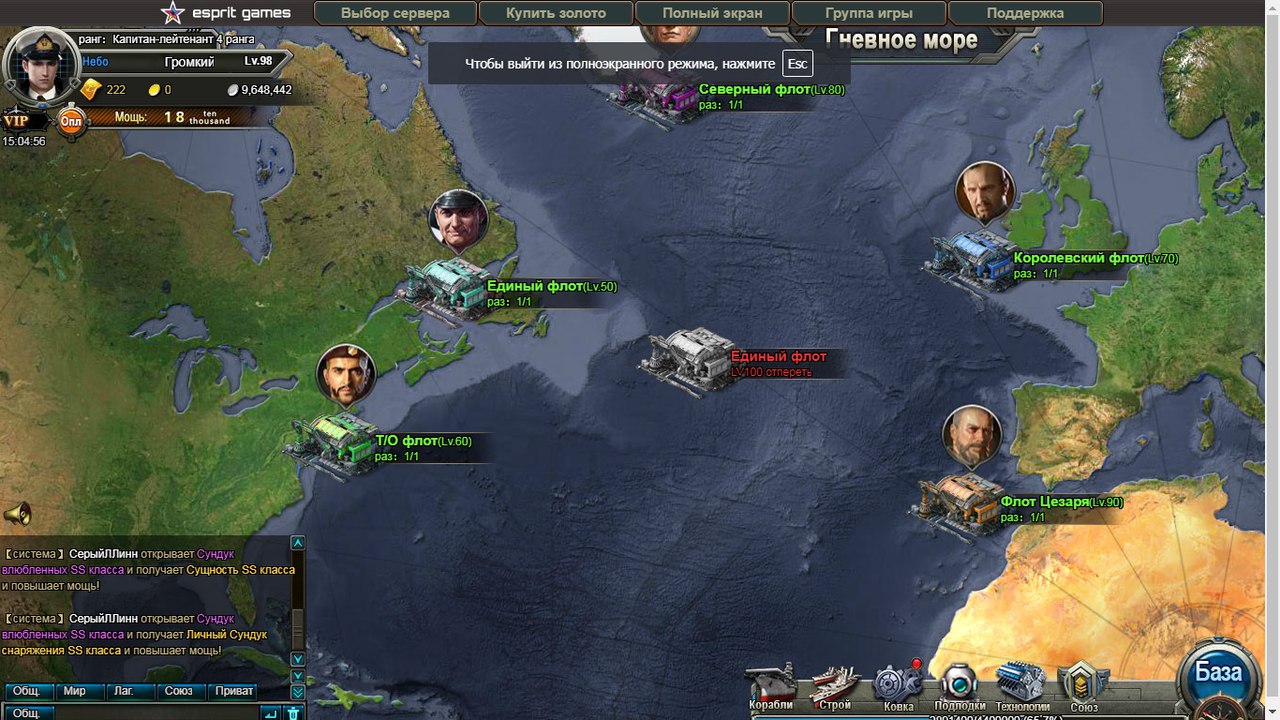Open the Группа игры link
This screenshot has width=1280, height=720.
click(x=868, y=13)
